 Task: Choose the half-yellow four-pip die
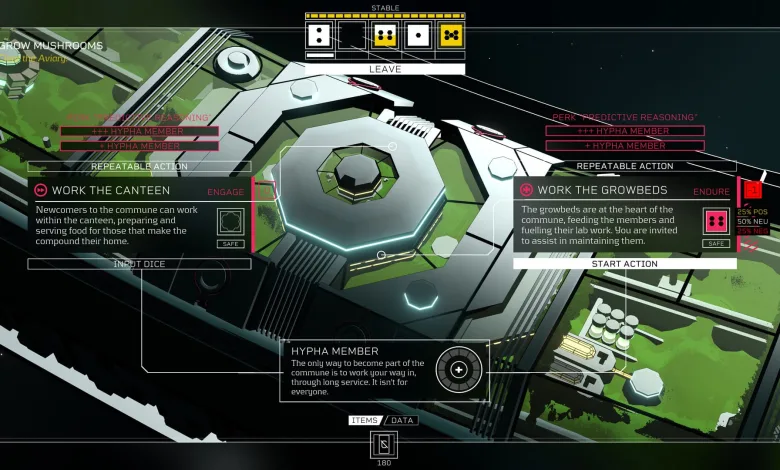(385, 36)
